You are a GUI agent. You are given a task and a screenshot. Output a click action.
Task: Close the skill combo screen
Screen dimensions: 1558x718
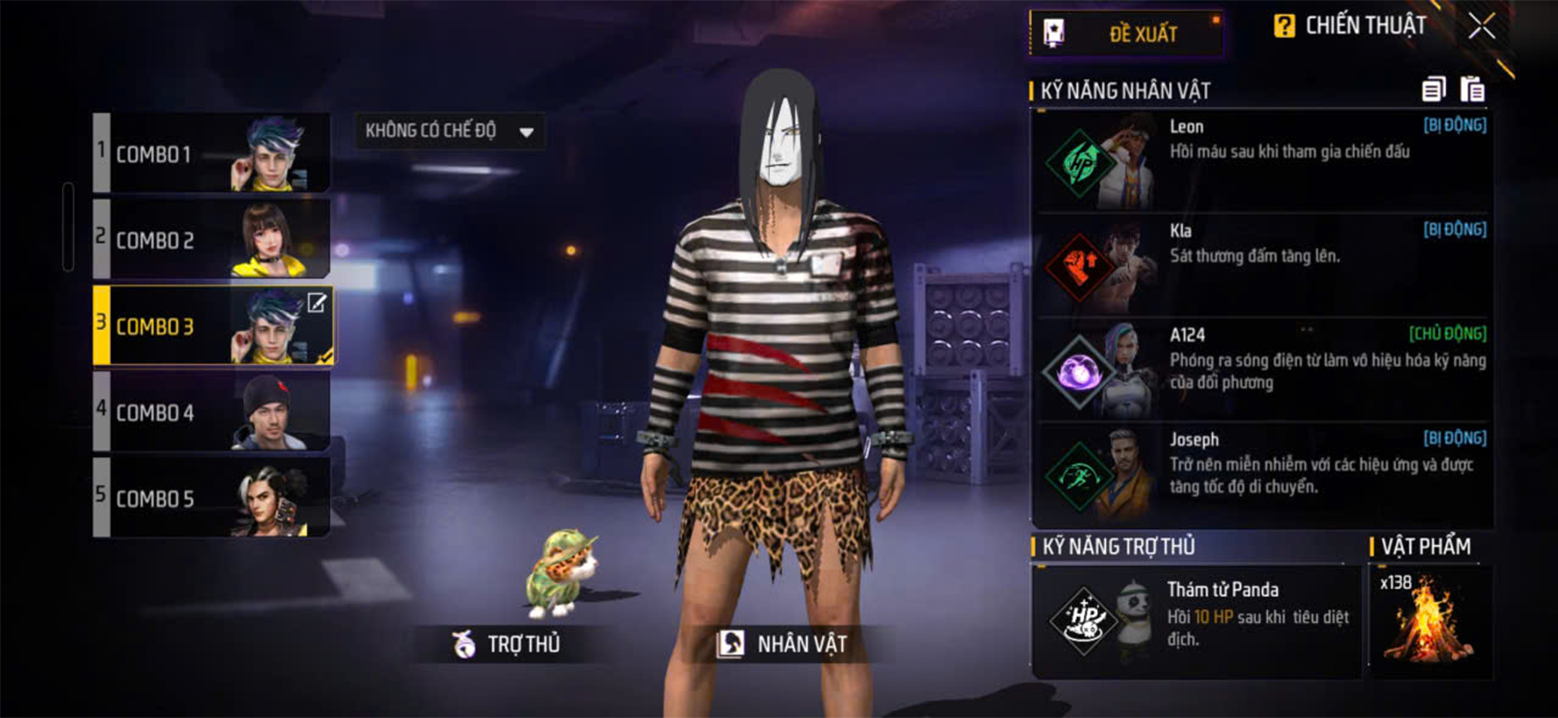[x=1482, y=27]
